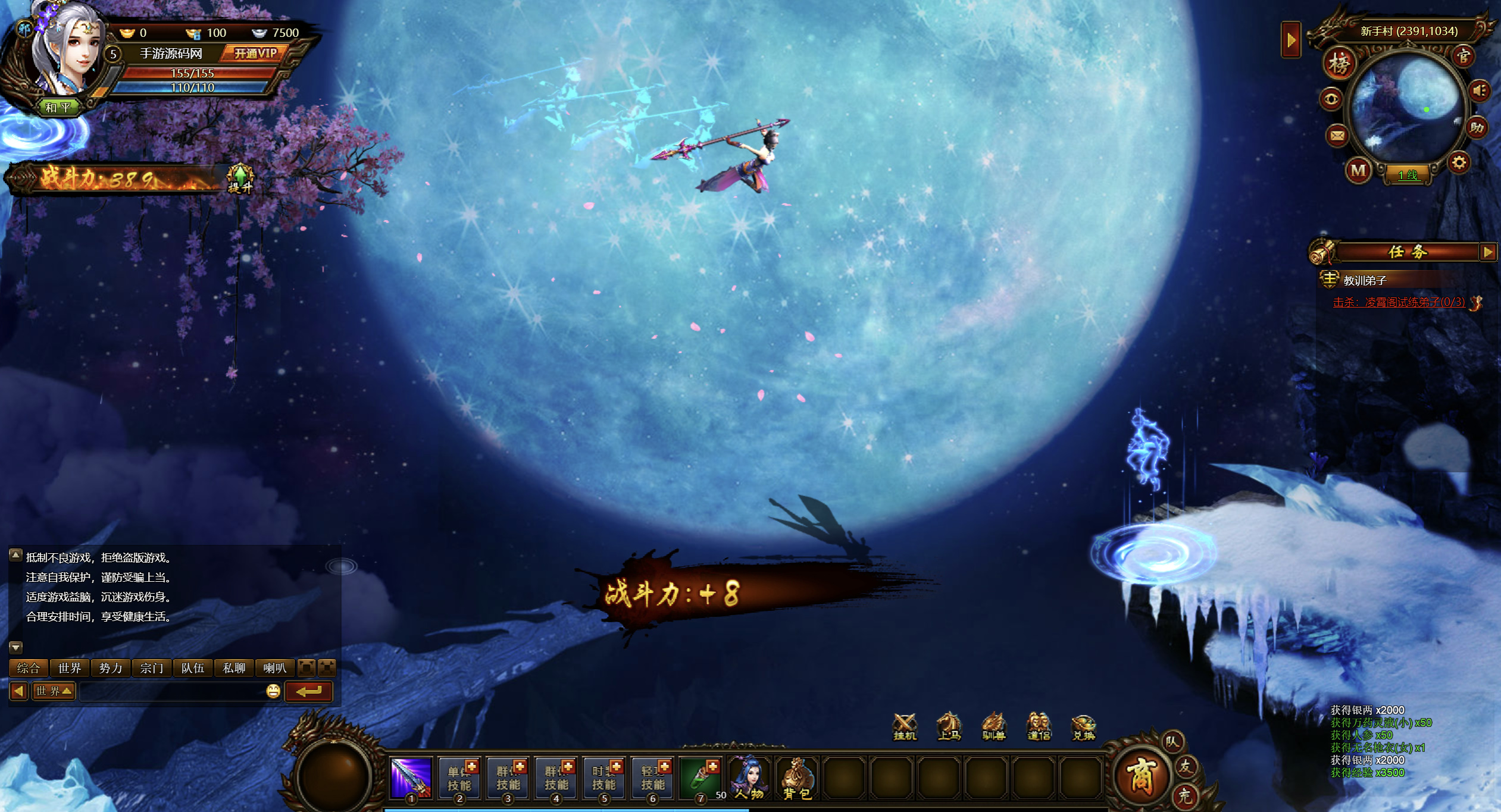Image resolution: width=1501 pixels, height=812 pixels.
Task: Collapse the 任务 quest panel arrow
Action: [x=1488, y=252]
